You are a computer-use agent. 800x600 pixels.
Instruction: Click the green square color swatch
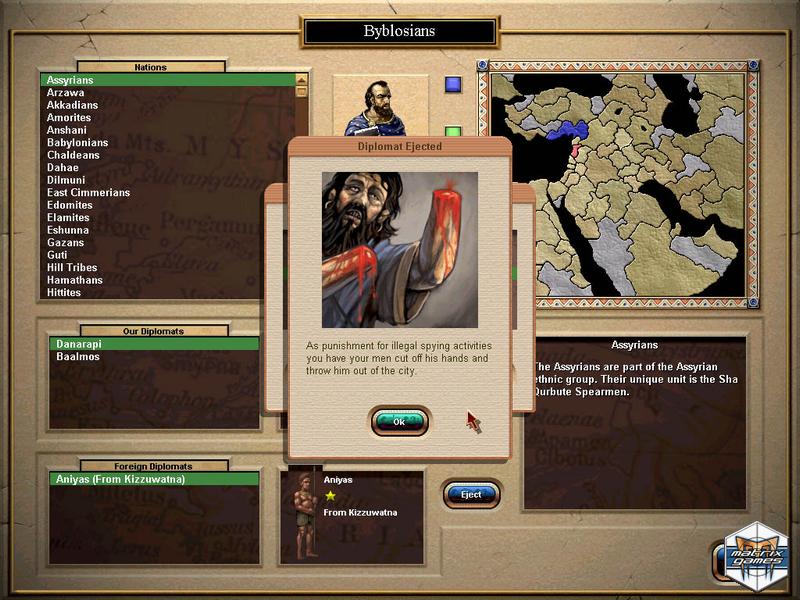tap(453, 131)
